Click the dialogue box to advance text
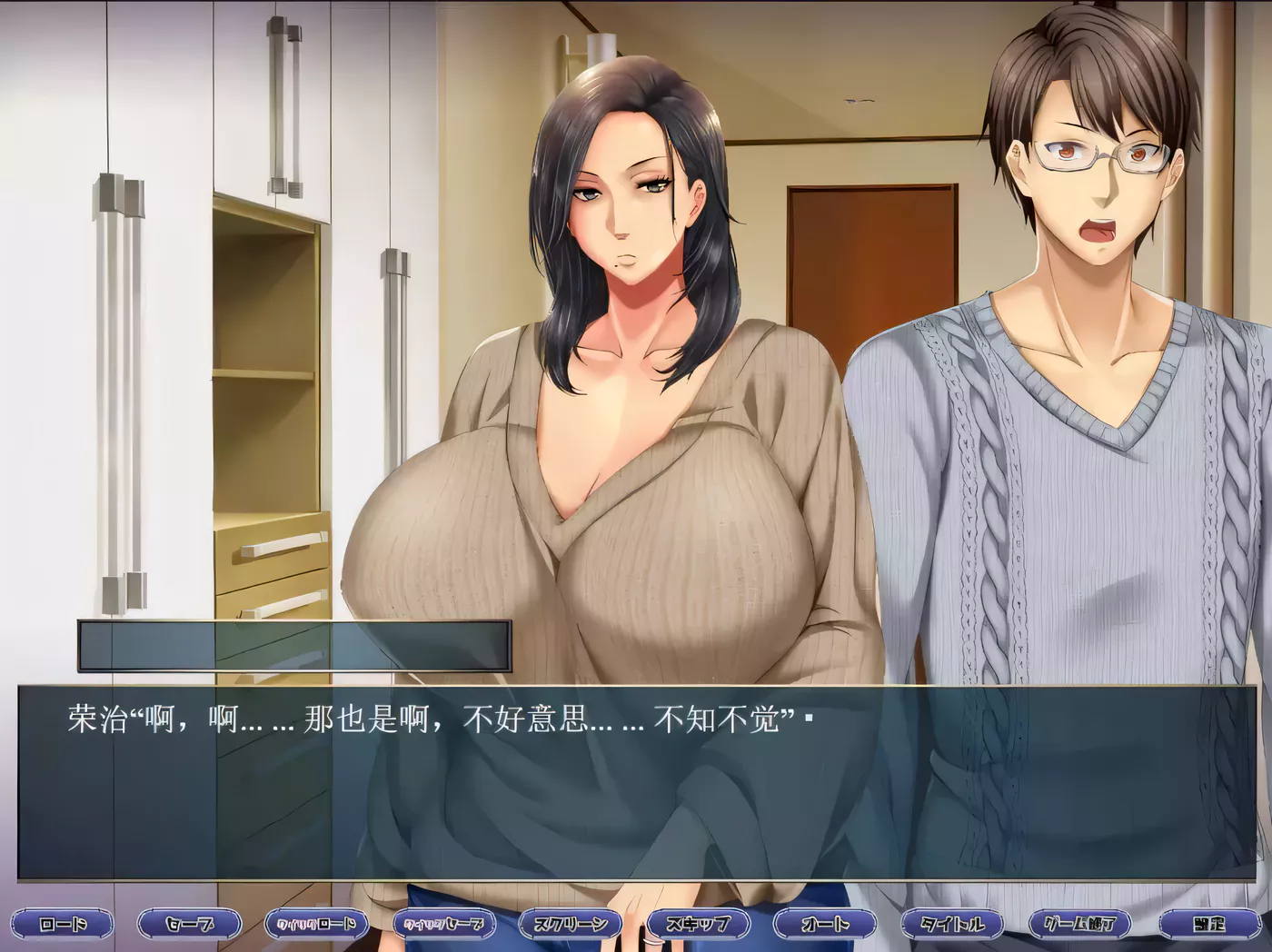 (x=636, y=799)
